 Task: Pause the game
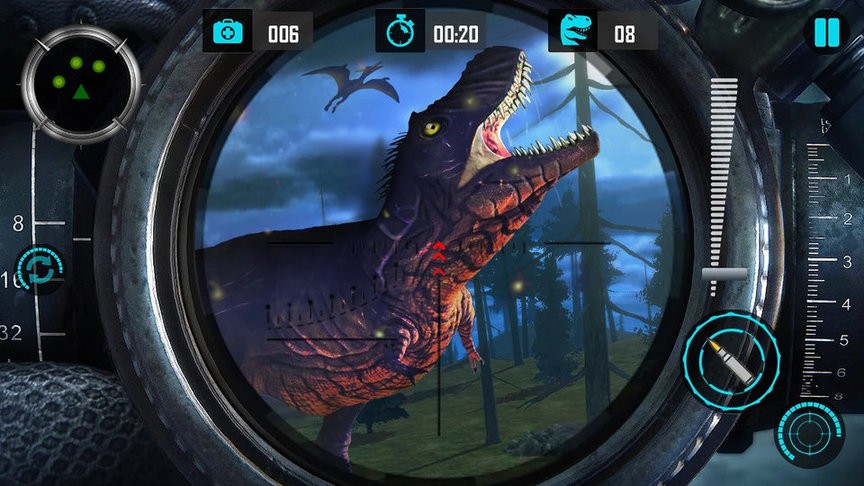pyautogui.click(x=826, y=32)
